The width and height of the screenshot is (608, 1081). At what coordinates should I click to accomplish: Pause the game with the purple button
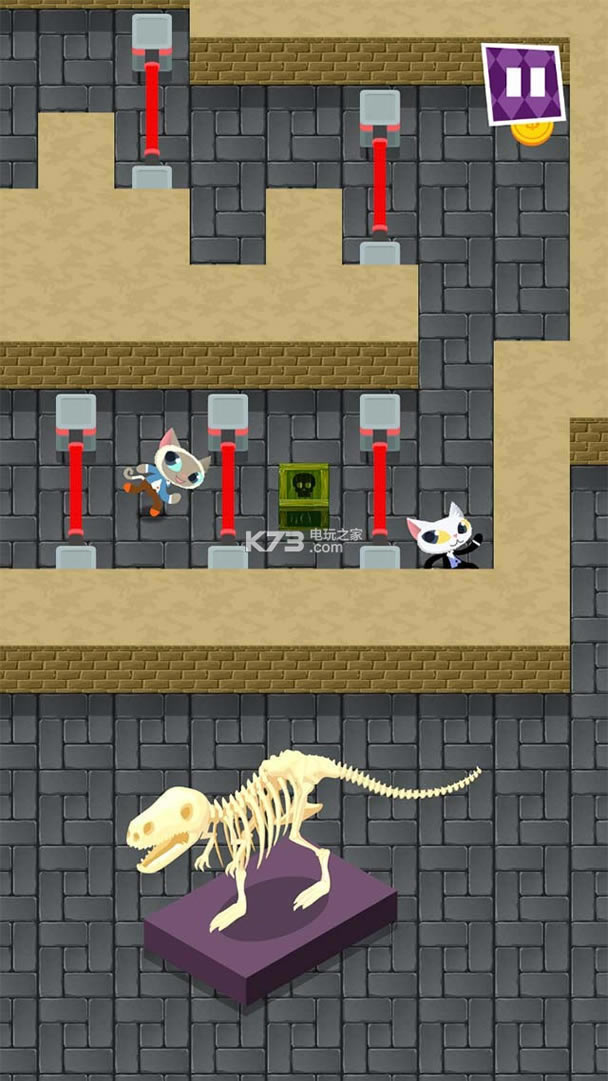pyautogui.click(x=523, y=83)
